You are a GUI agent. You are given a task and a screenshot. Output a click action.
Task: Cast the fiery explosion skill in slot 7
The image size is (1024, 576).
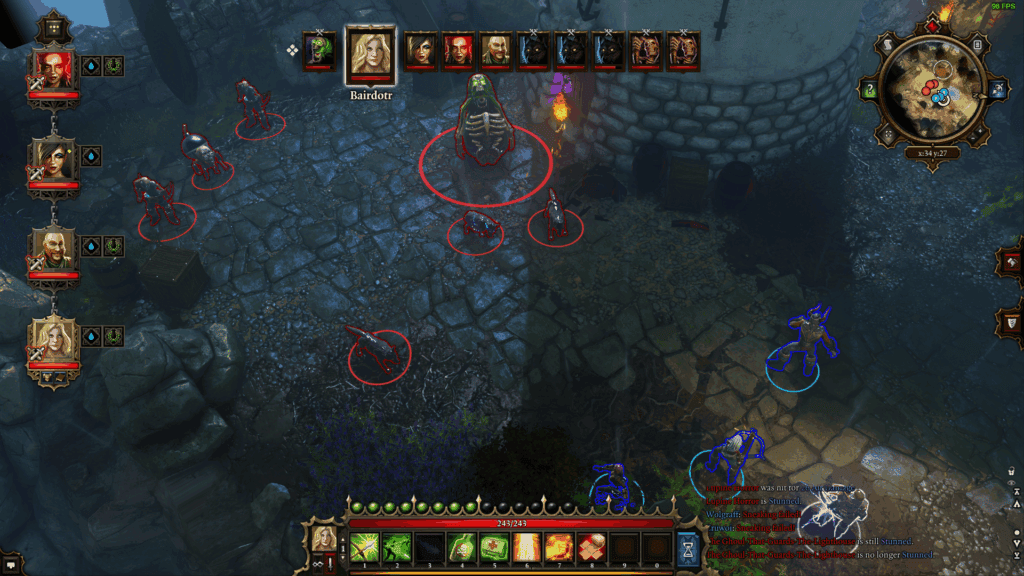point(559,547)
